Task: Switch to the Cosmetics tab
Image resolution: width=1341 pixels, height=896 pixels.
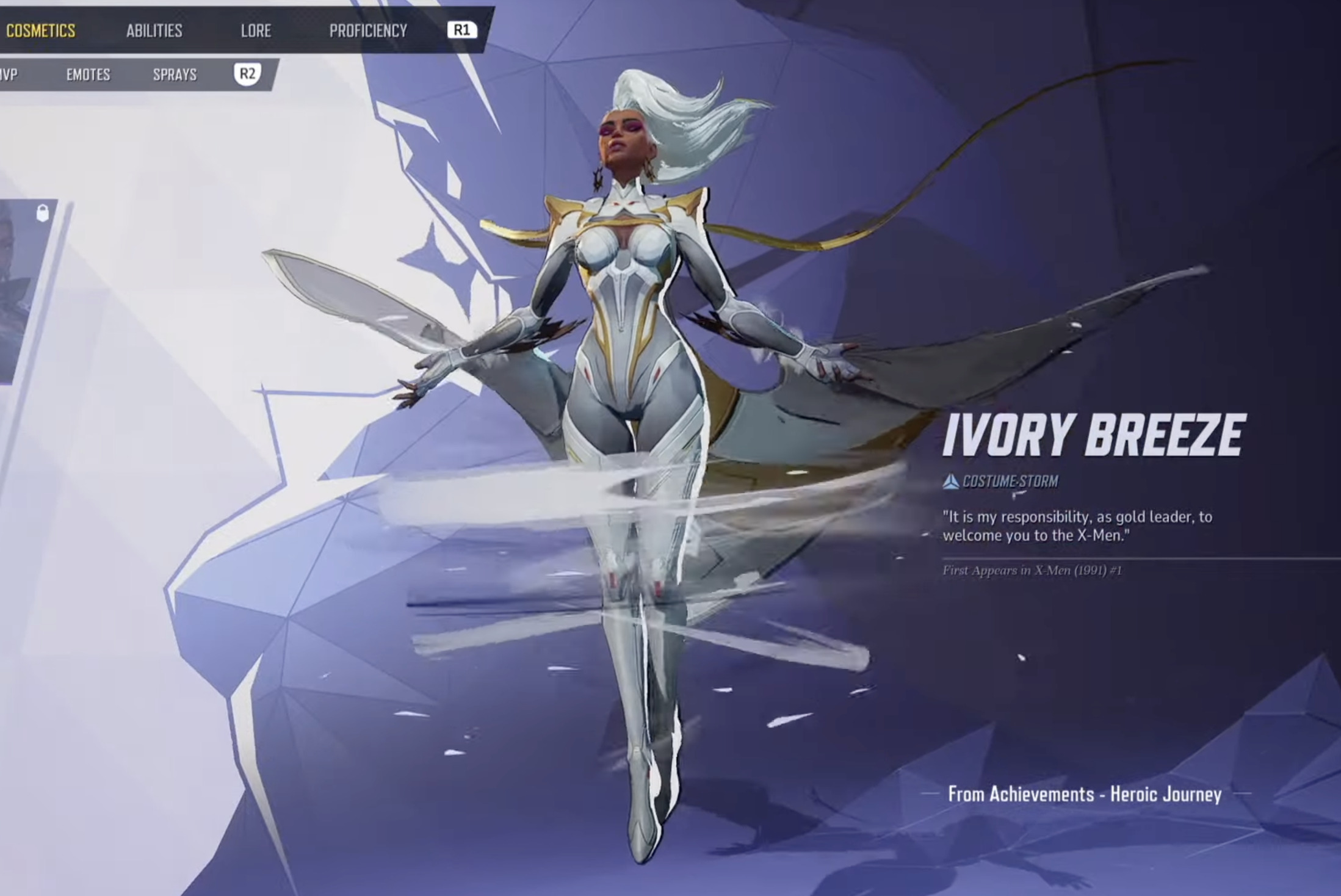Action: [40, 31]
